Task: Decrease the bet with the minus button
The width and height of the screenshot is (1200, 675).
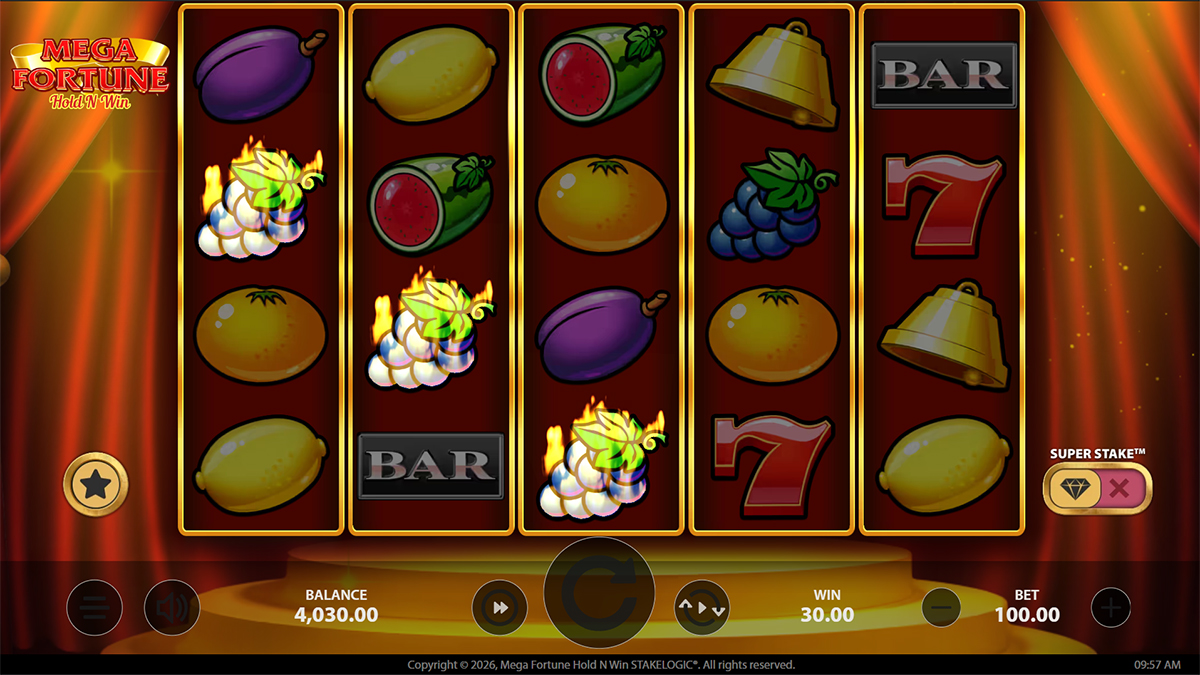Action: 940,607
